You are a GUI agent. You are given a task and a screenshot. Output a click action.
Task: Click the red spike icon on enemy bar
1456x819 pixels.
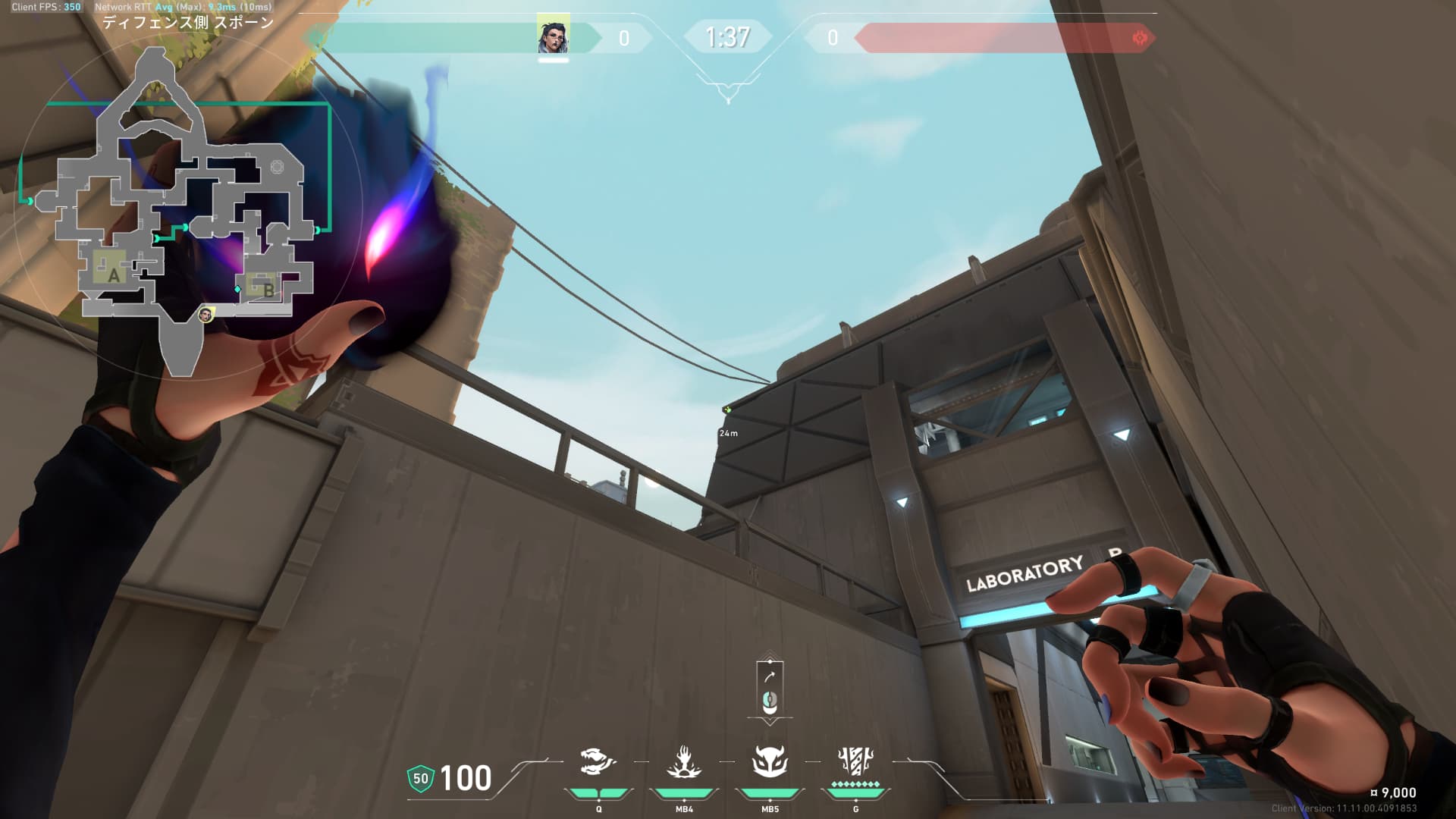coord(1139,38)
